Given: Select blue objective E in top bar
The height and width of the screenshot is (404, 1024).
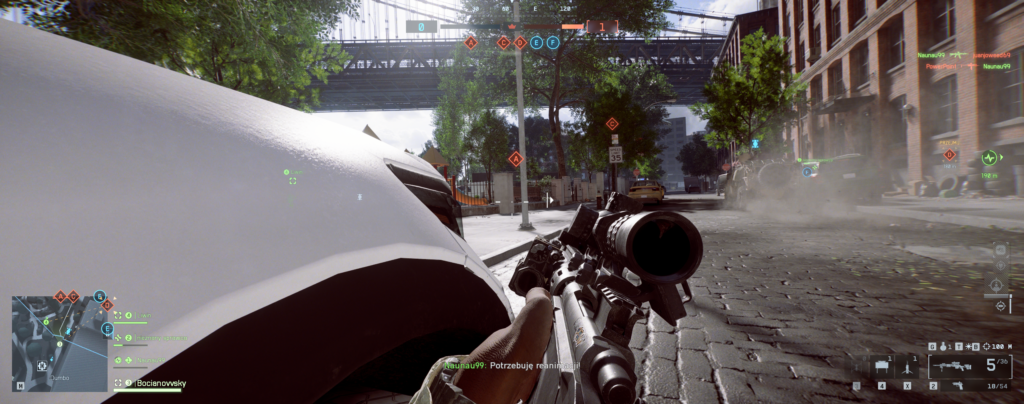Looking at the screenshot, I should pyautogui.click(x=537, y=43).
